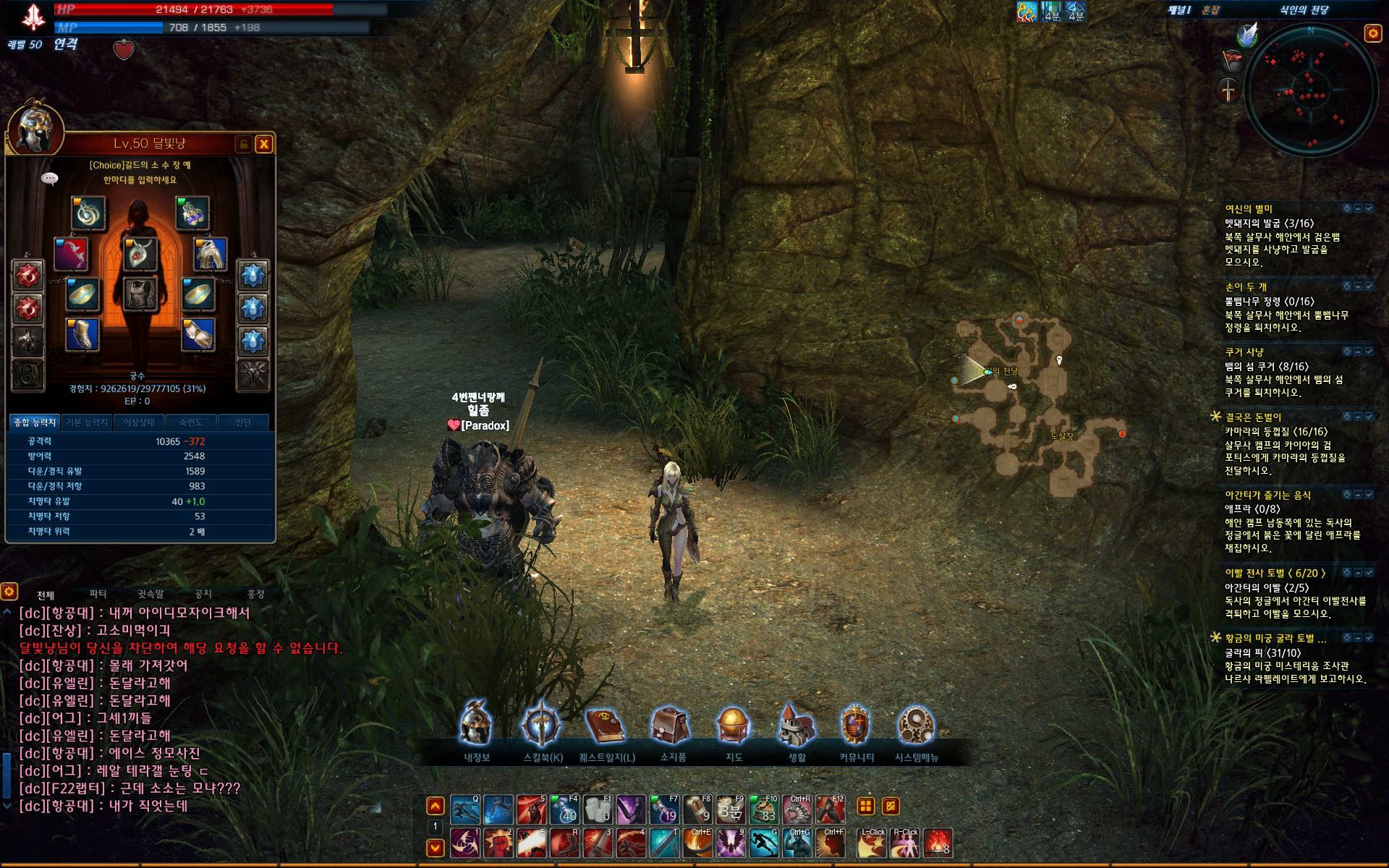
Task: Switch to the 기본 능력치 stats tab
Action: 87,422
